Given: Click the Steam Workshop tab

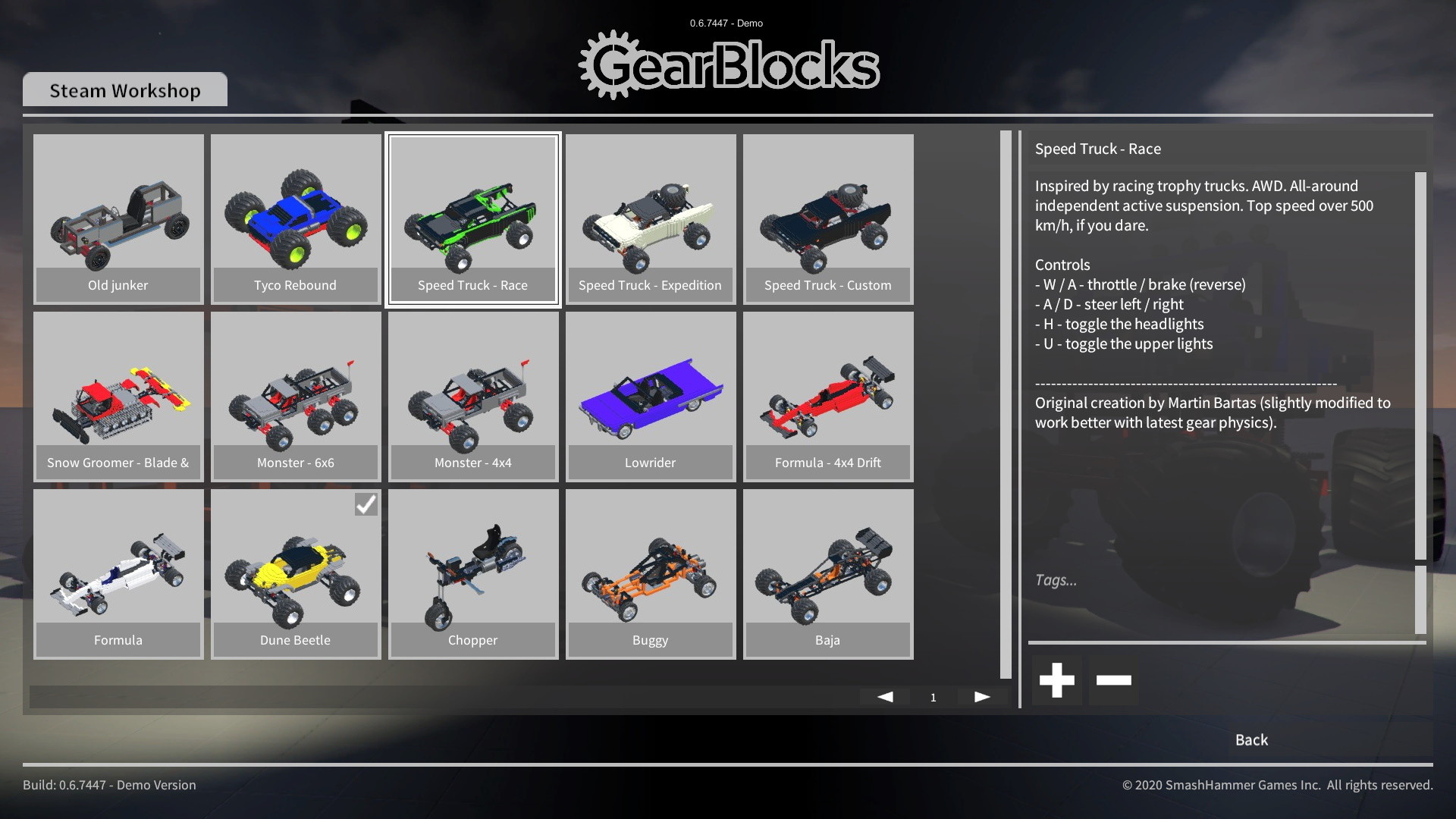Looking at the screenshot, I should click(124, 89).
